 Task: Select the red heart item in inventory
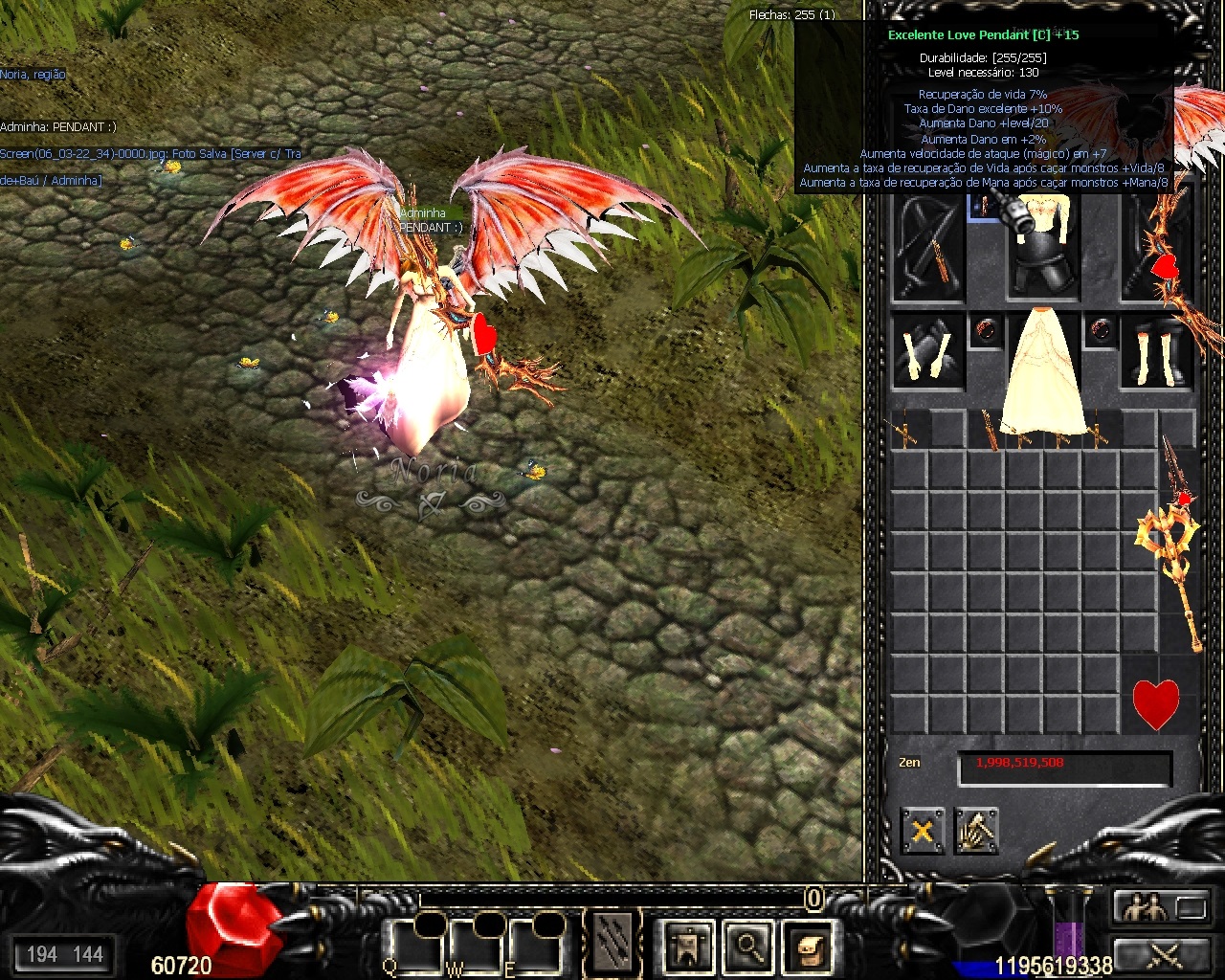point(1156,703)
